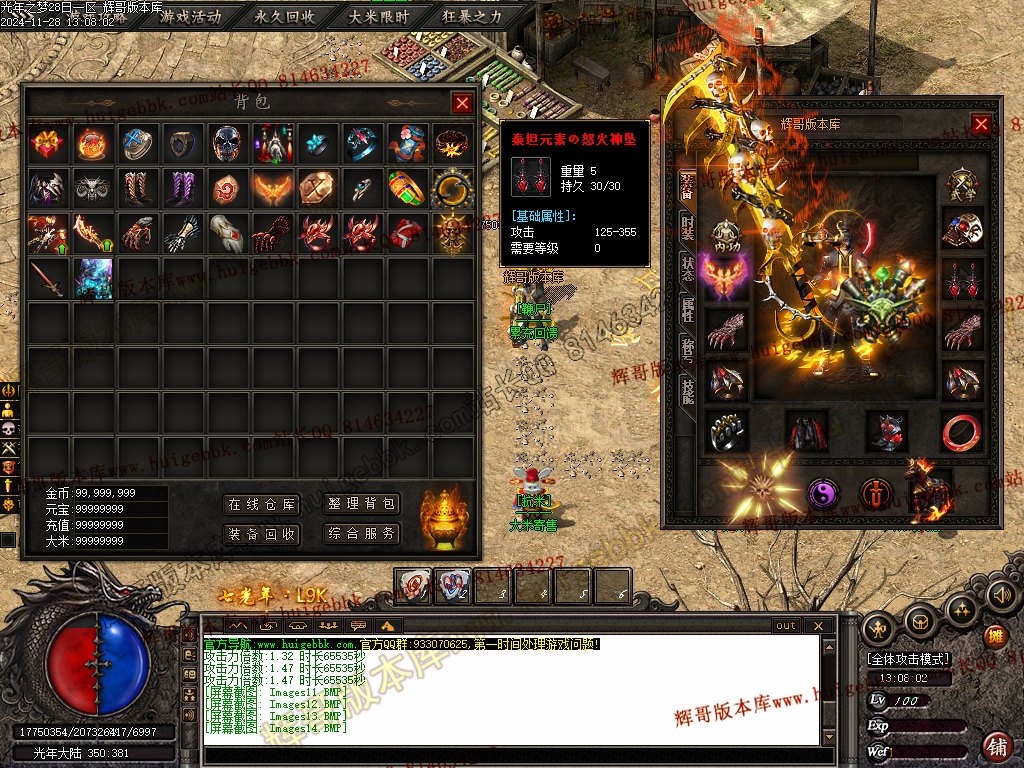Open the 永久回收 permanent recycle menu

pyautogui.click(x=285, y=17)
